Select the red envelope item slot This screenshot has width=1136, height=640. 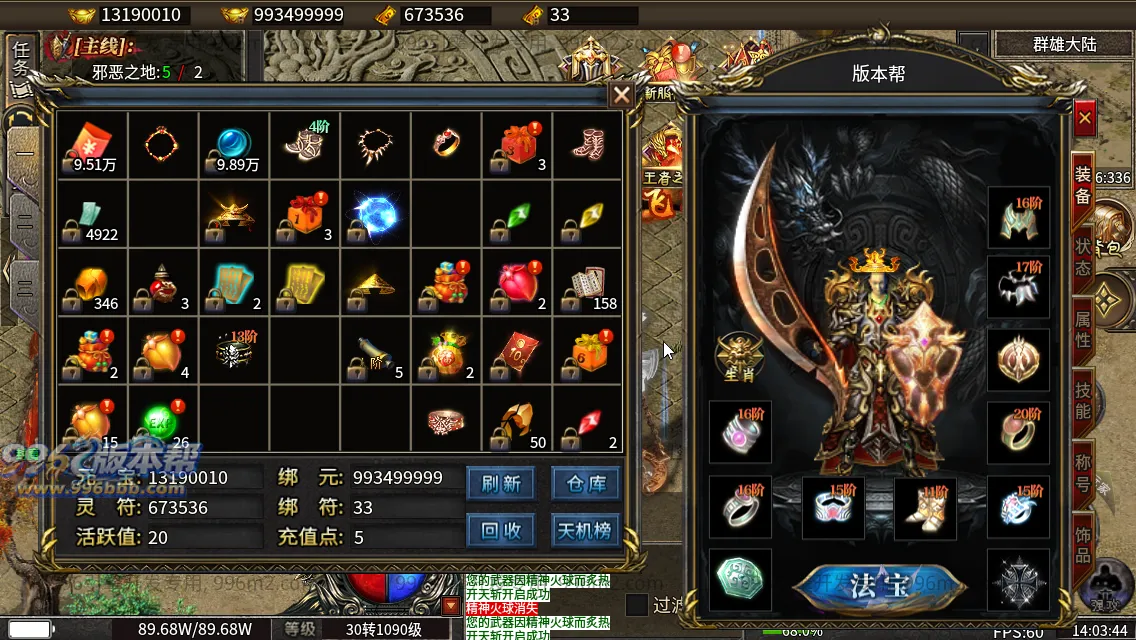point(93,145)
